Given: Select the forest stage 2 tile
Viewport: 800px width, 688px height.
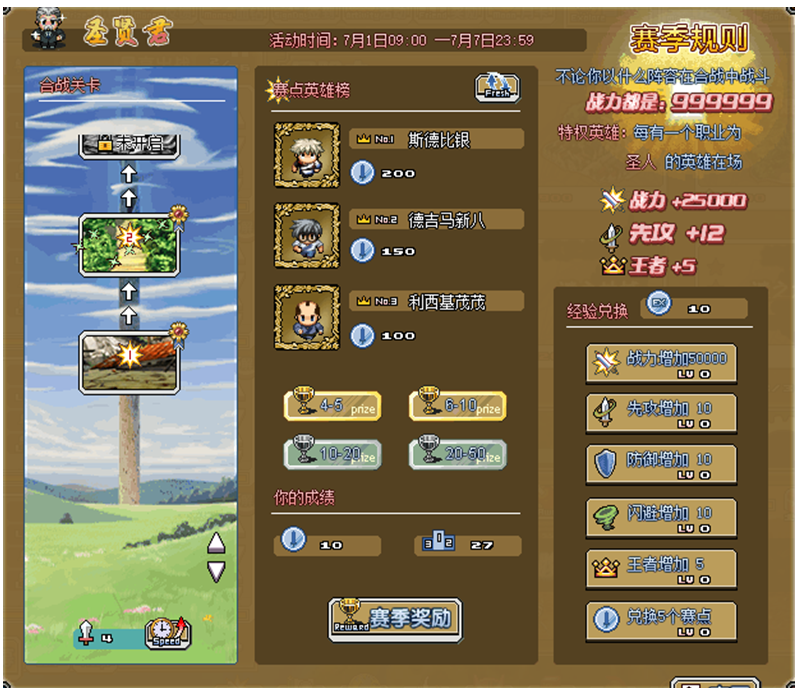Looking at the screenshot, I should click(x=130, y=243).
